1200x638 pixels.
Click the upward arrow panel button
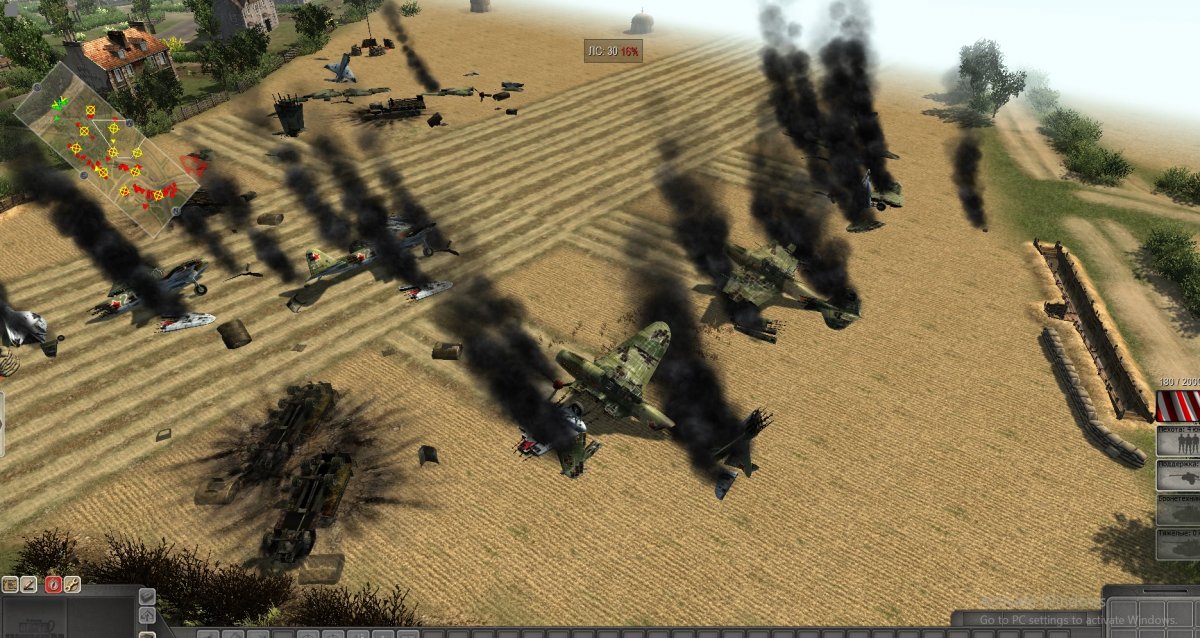pyautogui.click(x=147, y=614)
